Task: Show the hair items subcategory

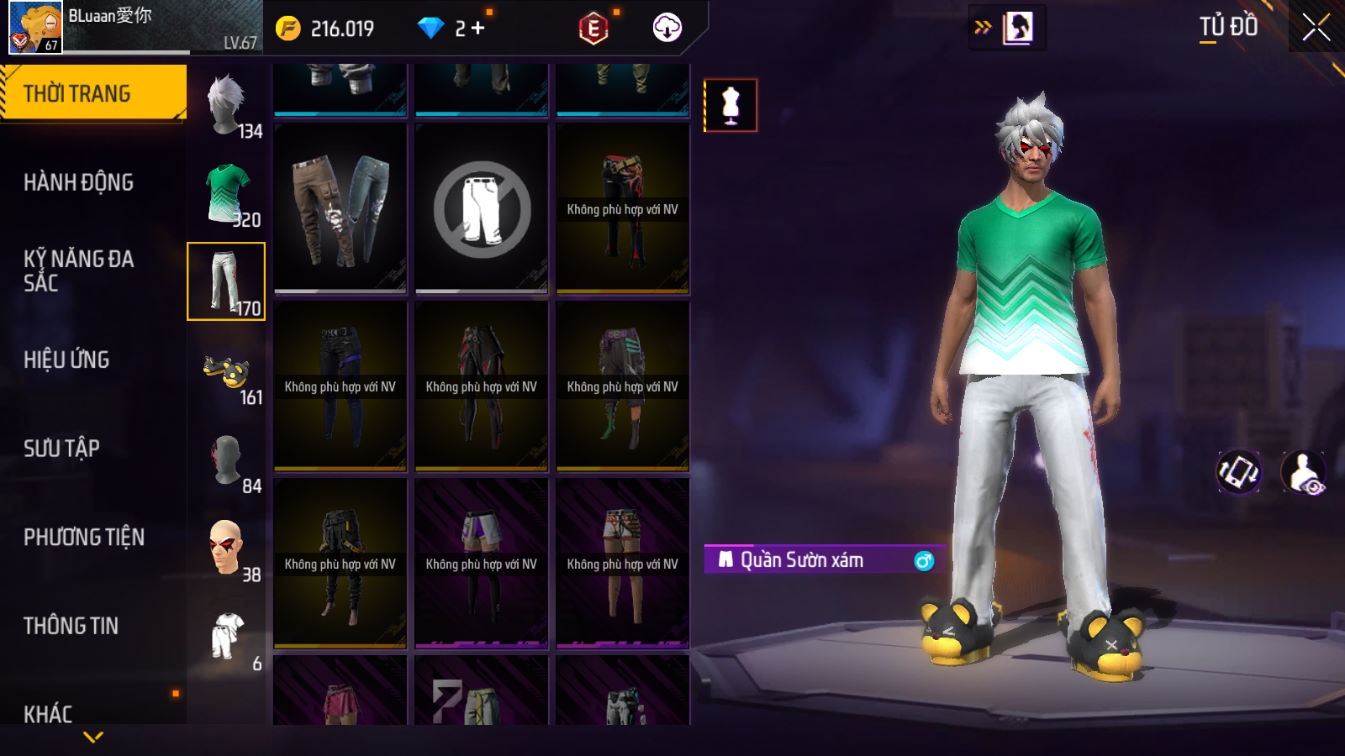Action: tap(226, 104)
